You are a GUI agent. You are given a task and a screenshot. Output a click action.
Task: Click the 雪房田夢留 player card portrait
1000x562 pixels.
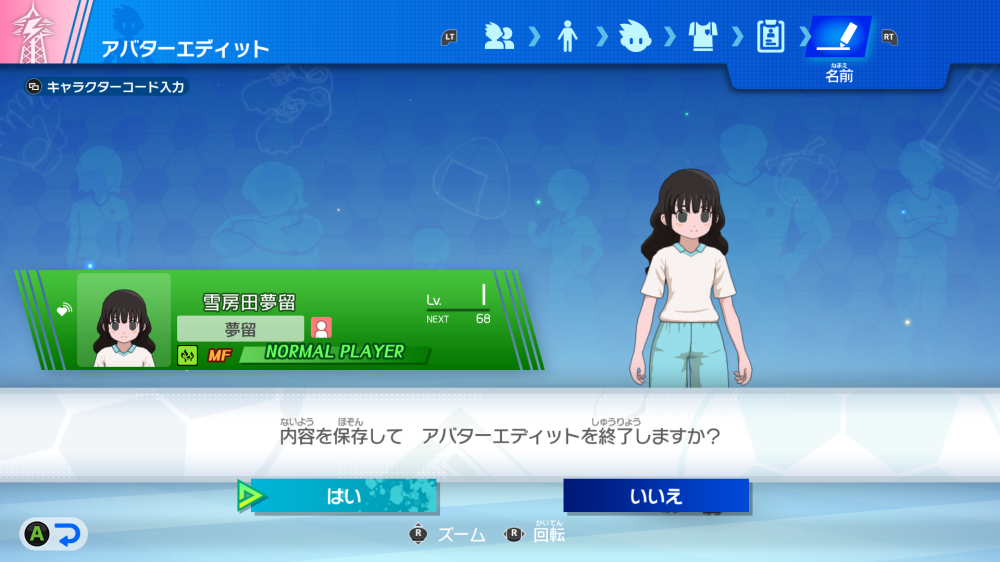124,320
